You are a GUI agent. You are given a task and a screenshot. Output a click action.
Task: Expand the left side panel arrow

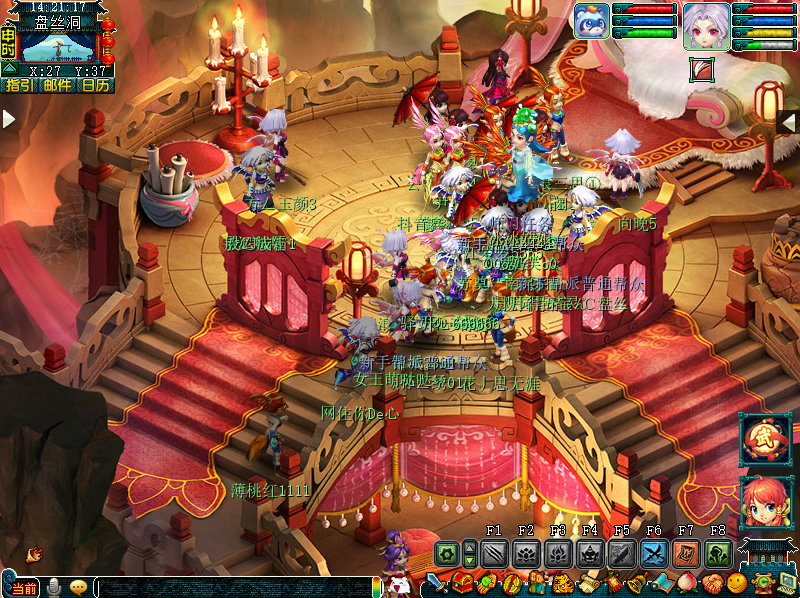(x=8, y=119)
